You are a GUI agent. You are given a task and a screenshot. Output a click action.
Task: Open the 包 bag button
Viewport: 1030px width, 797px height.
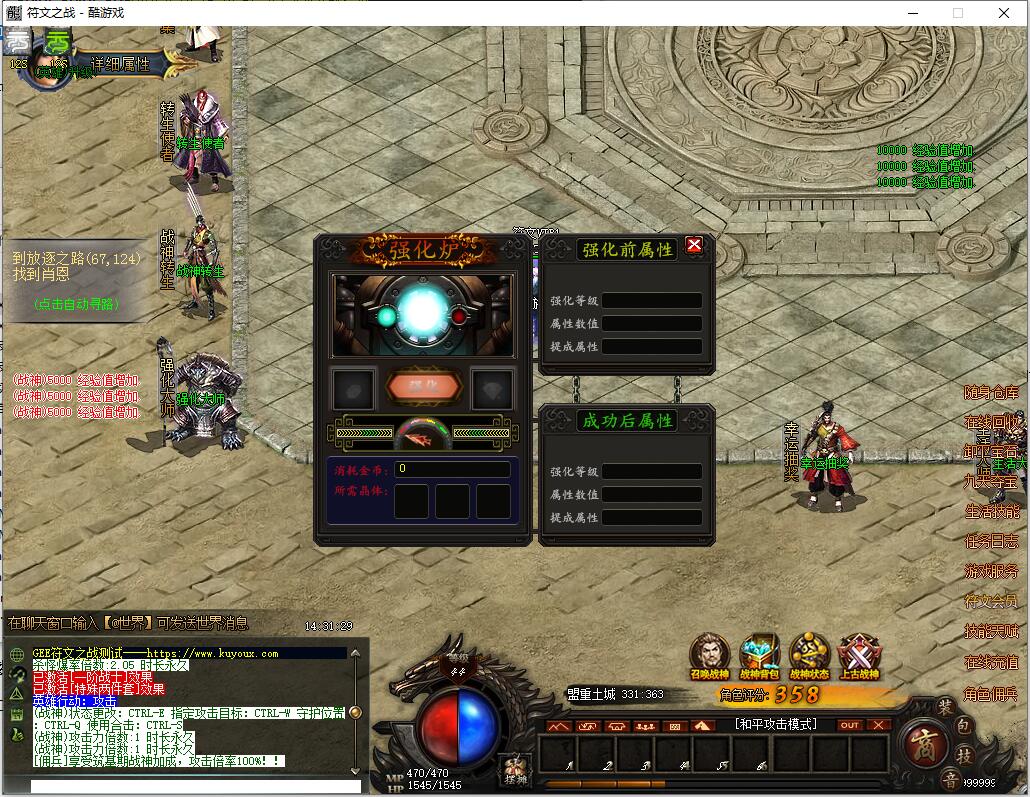[x=964, y=724]
